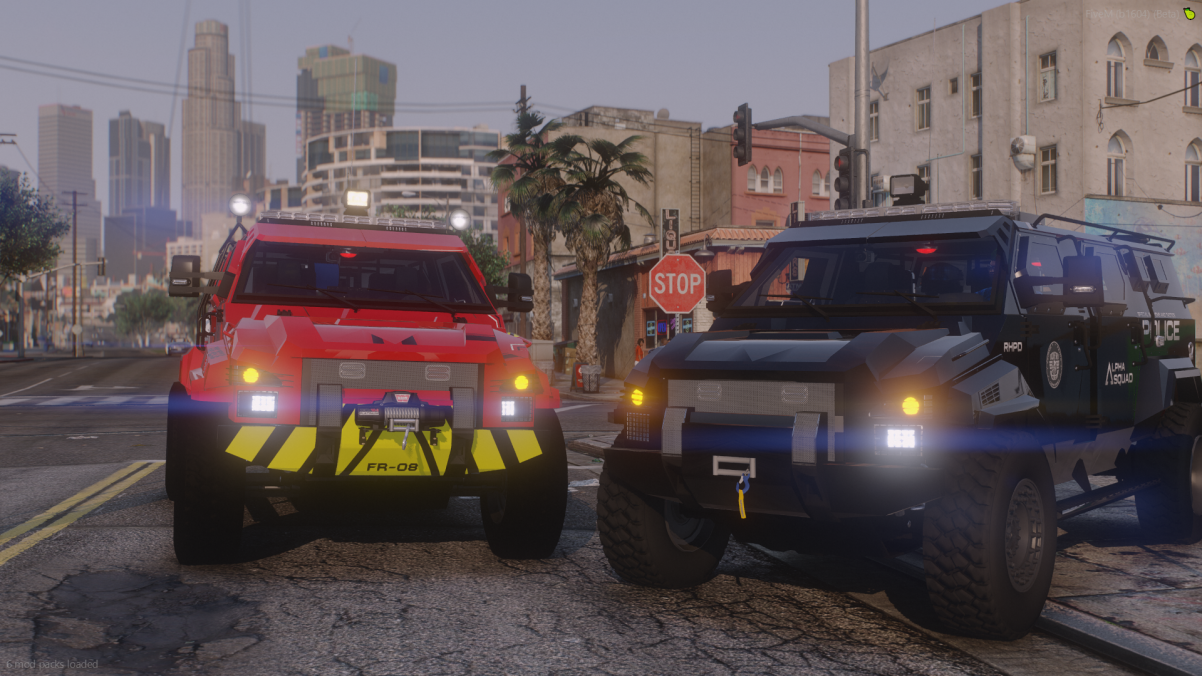
Task: Click the yellow pear FiveM overlay icon
Action: (1188, 12)
